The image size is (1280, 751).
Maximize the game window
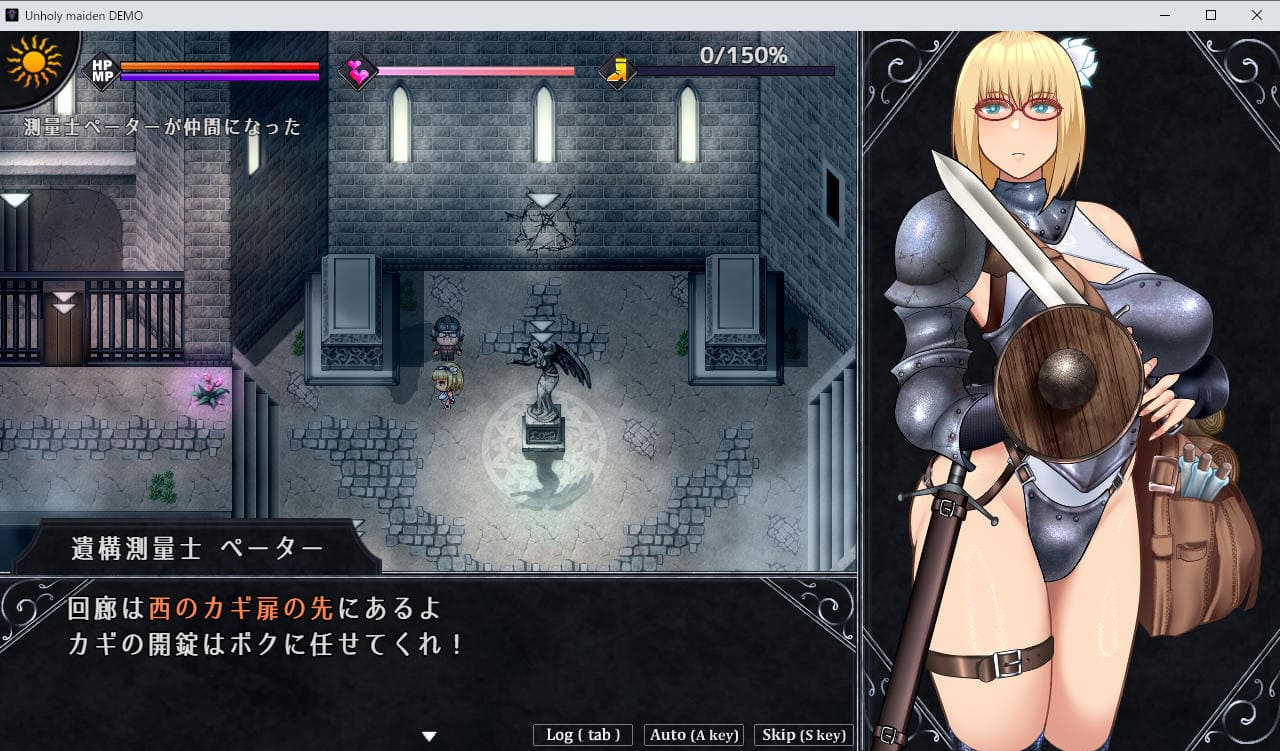point(1211,15)
